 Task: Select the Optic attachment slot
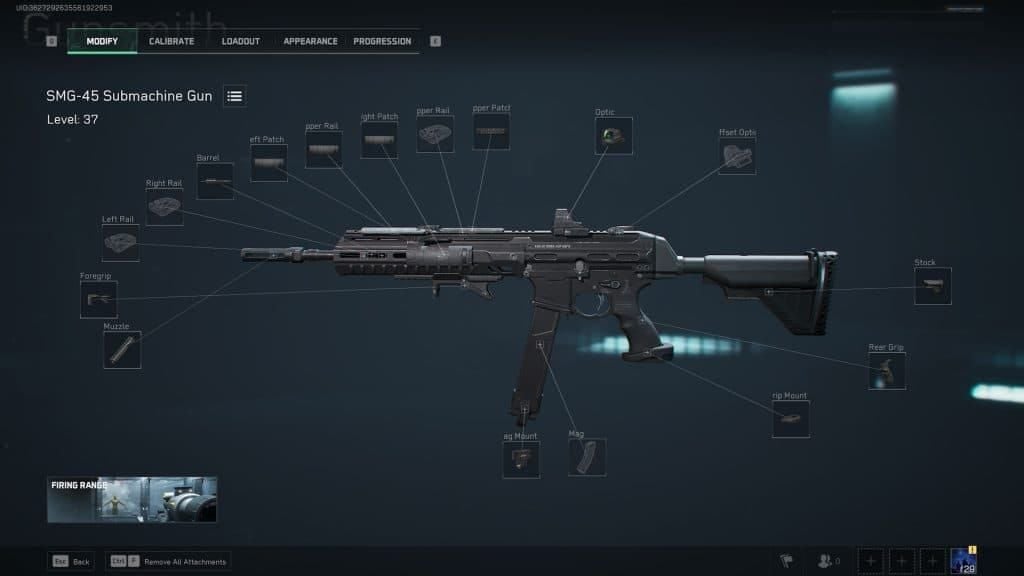(614, 136)
